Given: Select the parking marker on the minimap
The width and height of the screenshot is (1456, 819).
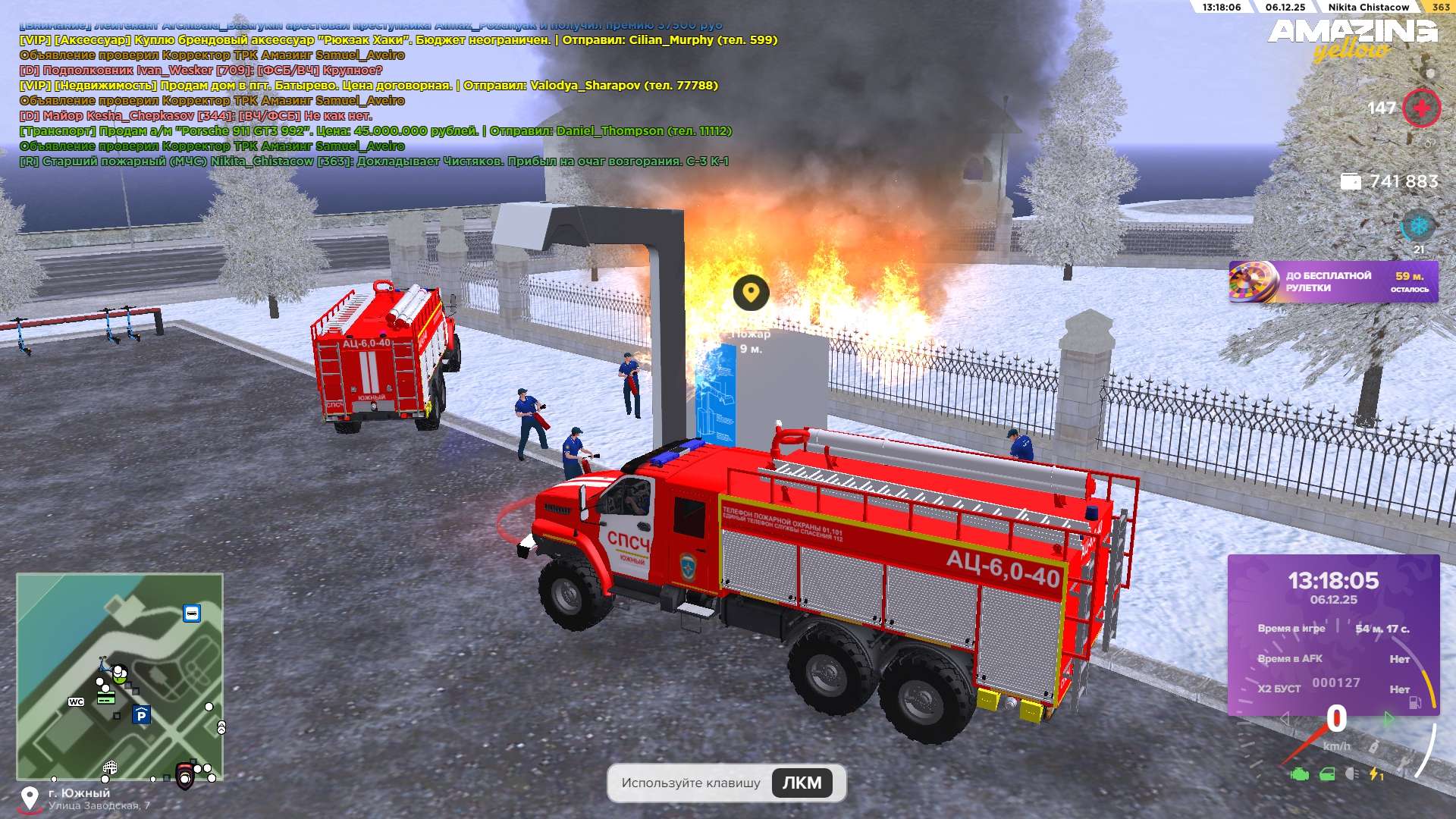Looking at the screenshot, I should click(x=141, y=715).
